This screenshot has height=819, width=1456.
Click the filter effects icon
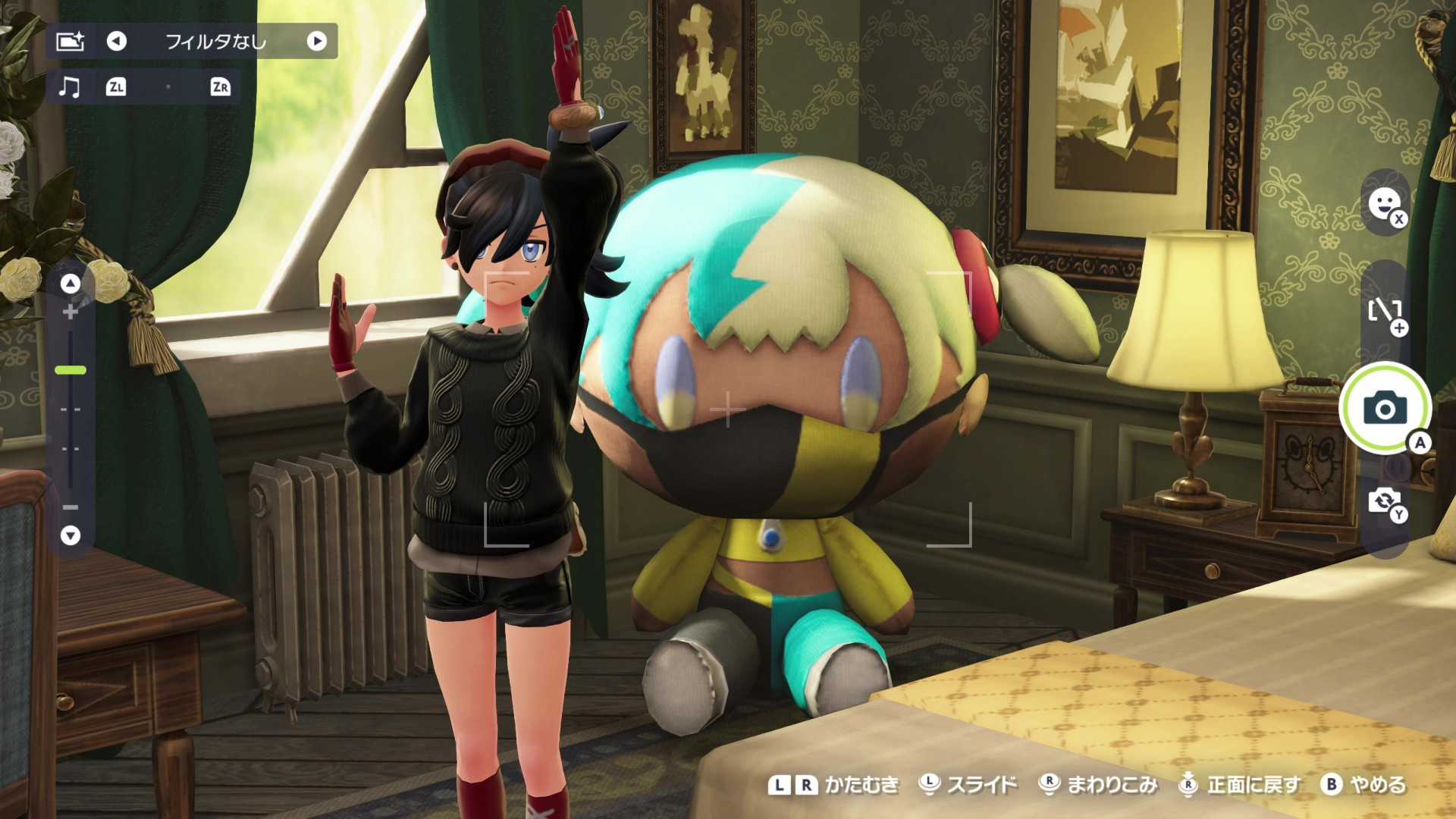pos(70,41)
